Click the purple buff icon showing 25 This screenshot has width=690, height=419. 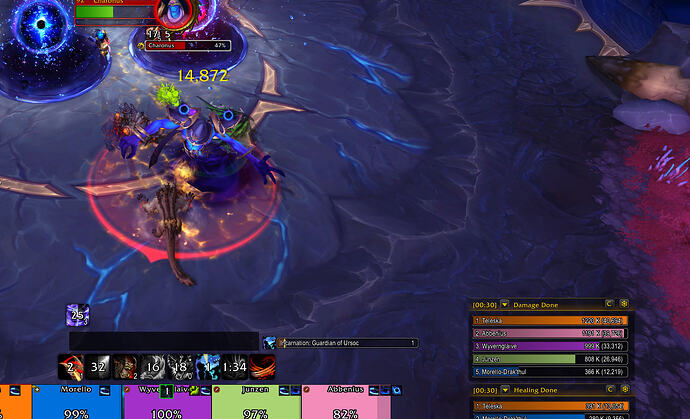78,315
